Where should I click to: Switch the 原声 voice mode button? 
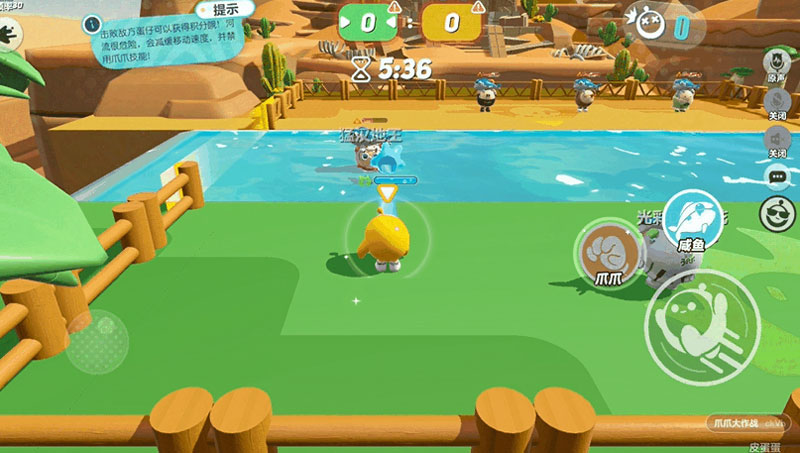pos(776,60)
